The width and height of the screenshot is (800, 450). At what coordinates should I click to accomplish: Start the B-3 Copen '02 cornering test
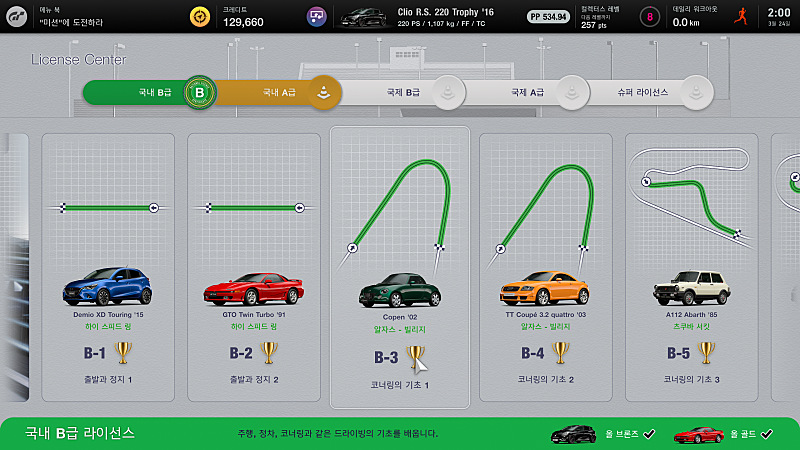(x=400, y=268)
